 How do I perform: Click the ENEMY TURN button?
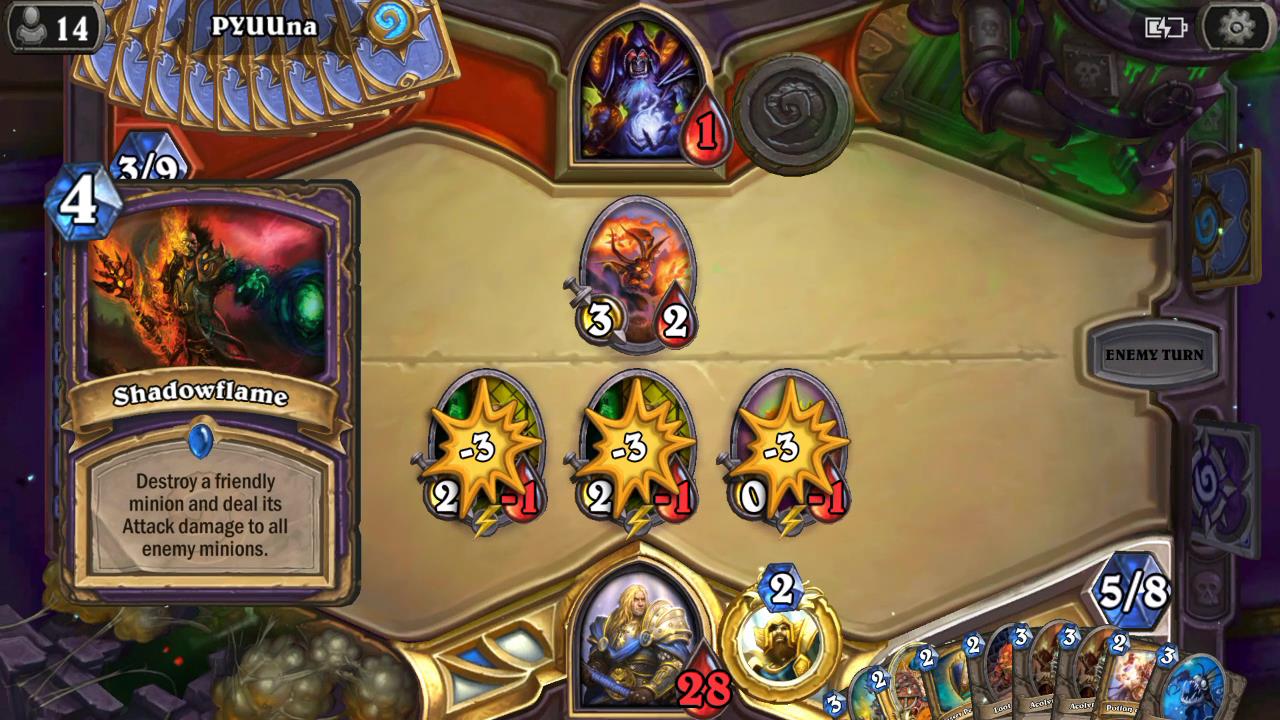1154,354
